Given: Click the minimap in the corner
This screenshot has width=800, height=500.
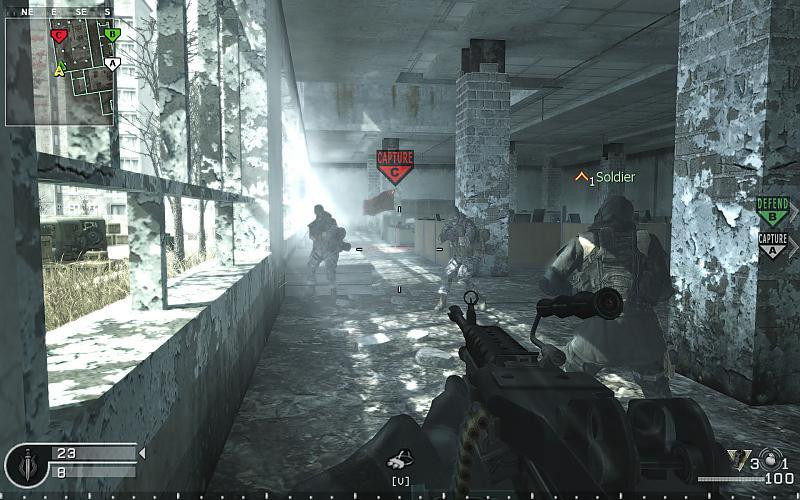Looking at the screenshot, I should (62, 66).
